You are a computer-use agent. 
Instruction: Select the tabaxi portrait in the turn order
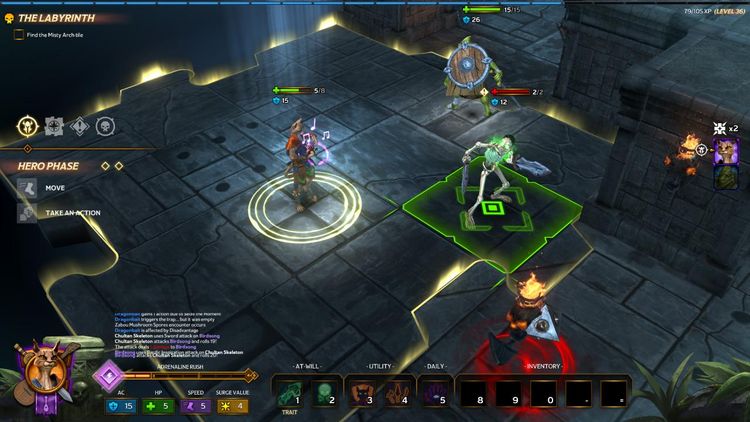pos(727,151)
